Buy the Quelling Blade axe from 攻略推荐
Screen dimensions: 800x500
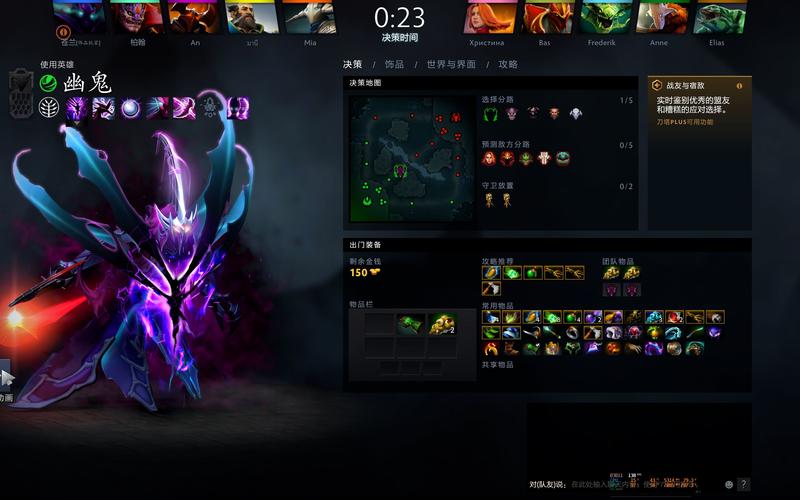[490, 288]
